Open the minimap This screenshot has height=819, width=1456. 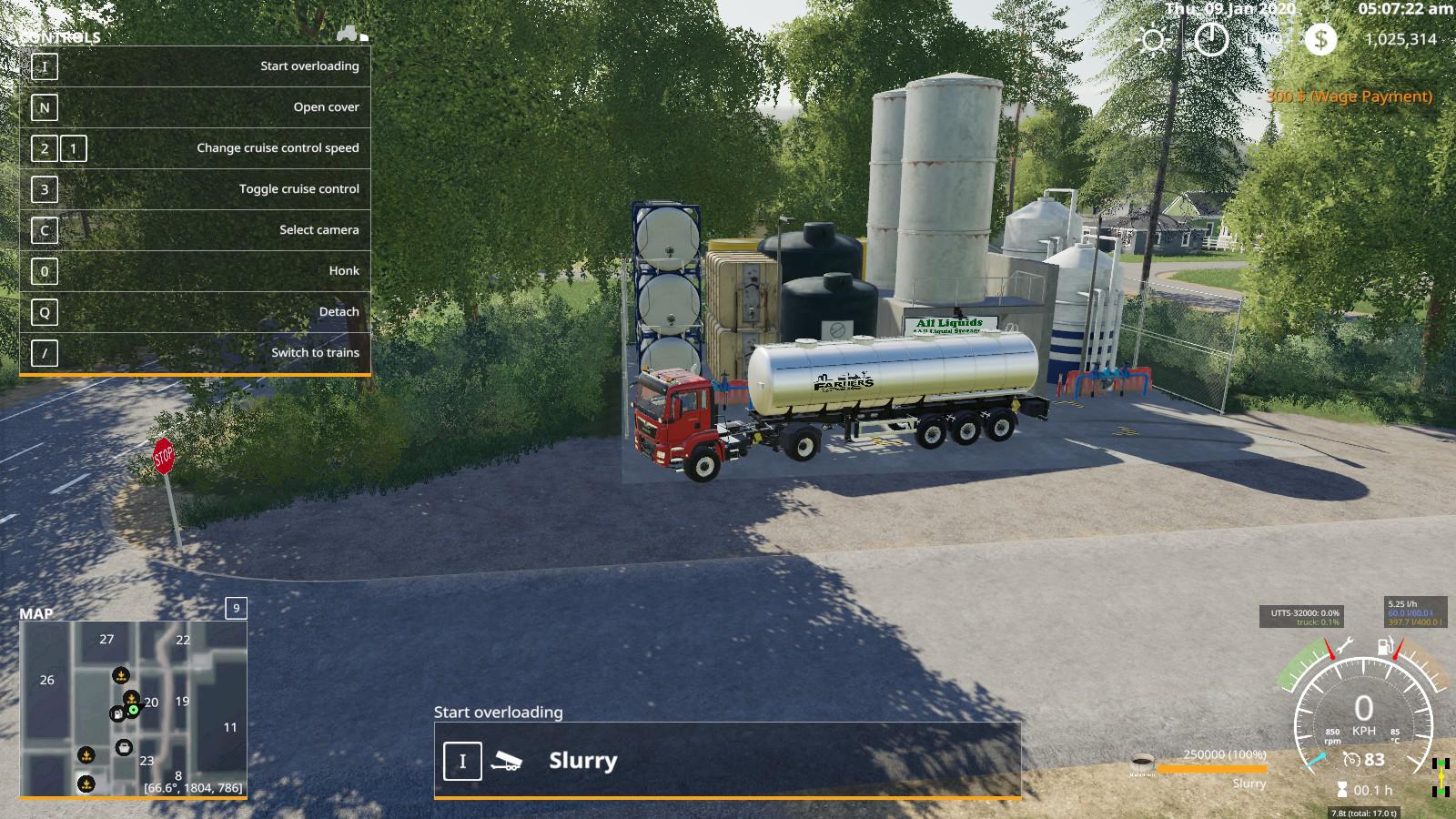(133, 709)
